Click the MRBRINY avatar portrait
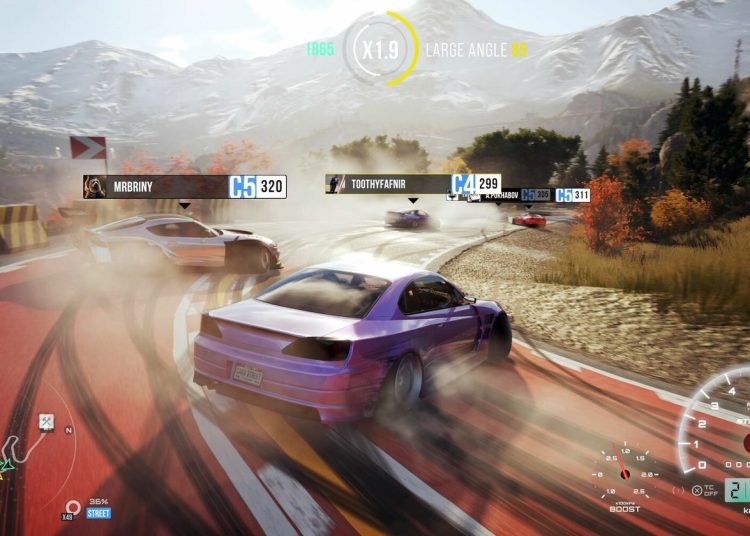Viewport: 750px width, 536px height. (x=95, y=186)
